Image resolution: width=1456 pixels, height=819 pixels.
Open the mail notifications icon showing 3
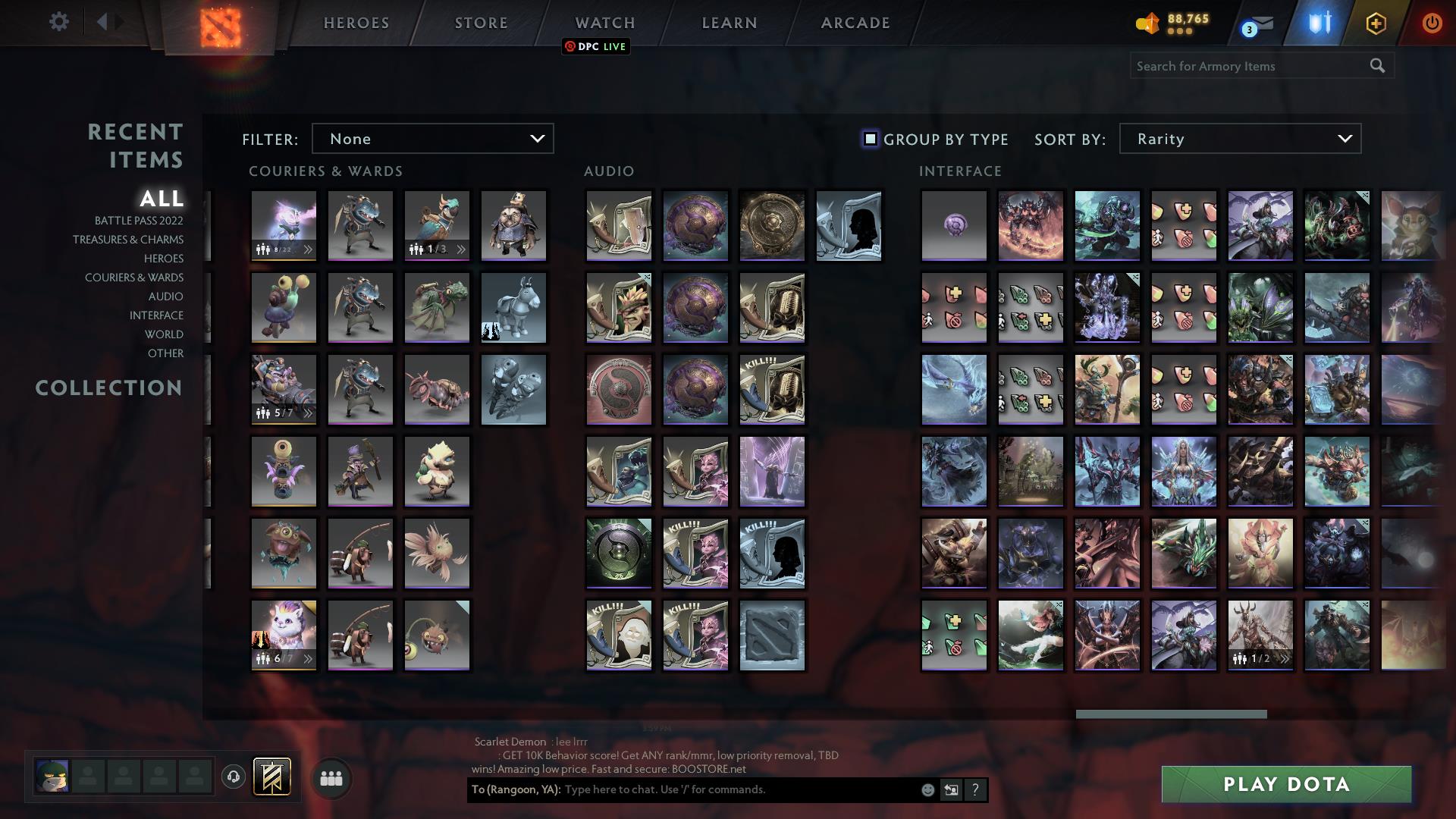click(1255, 24)
